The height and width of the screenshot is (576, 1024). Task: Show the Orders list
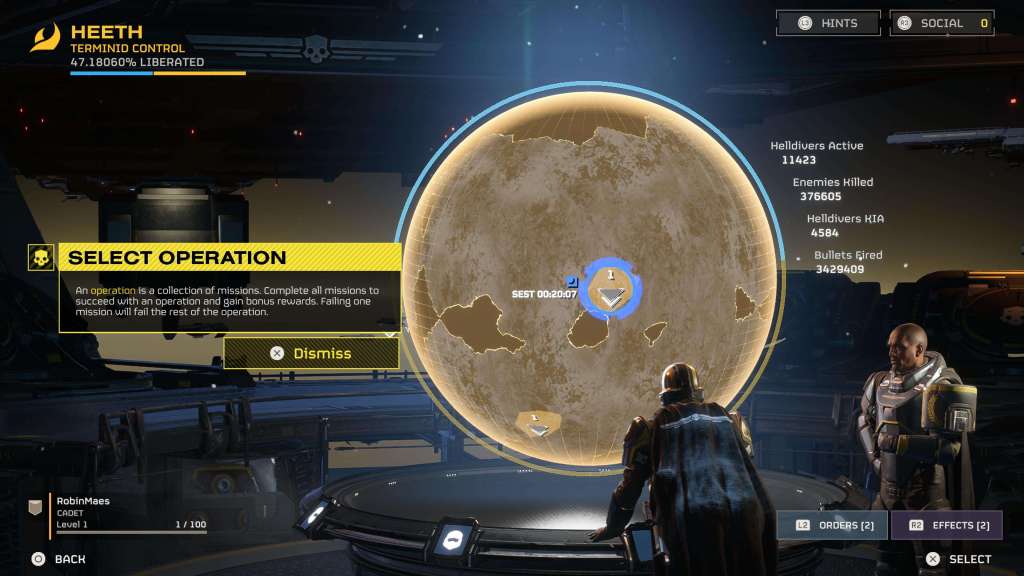831,525
